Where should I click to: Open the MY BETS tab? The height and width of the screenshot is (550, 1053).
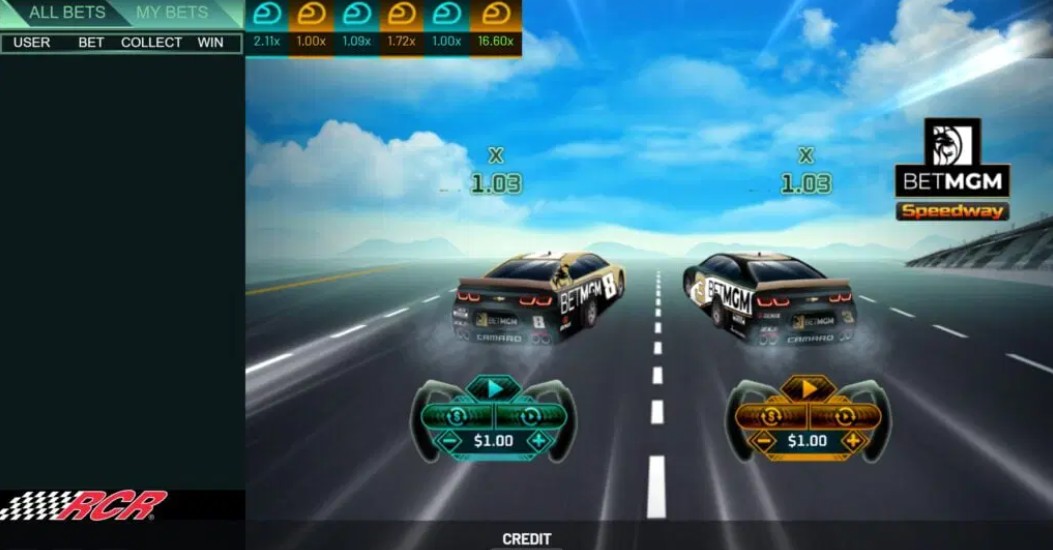[x=172, y=13]
